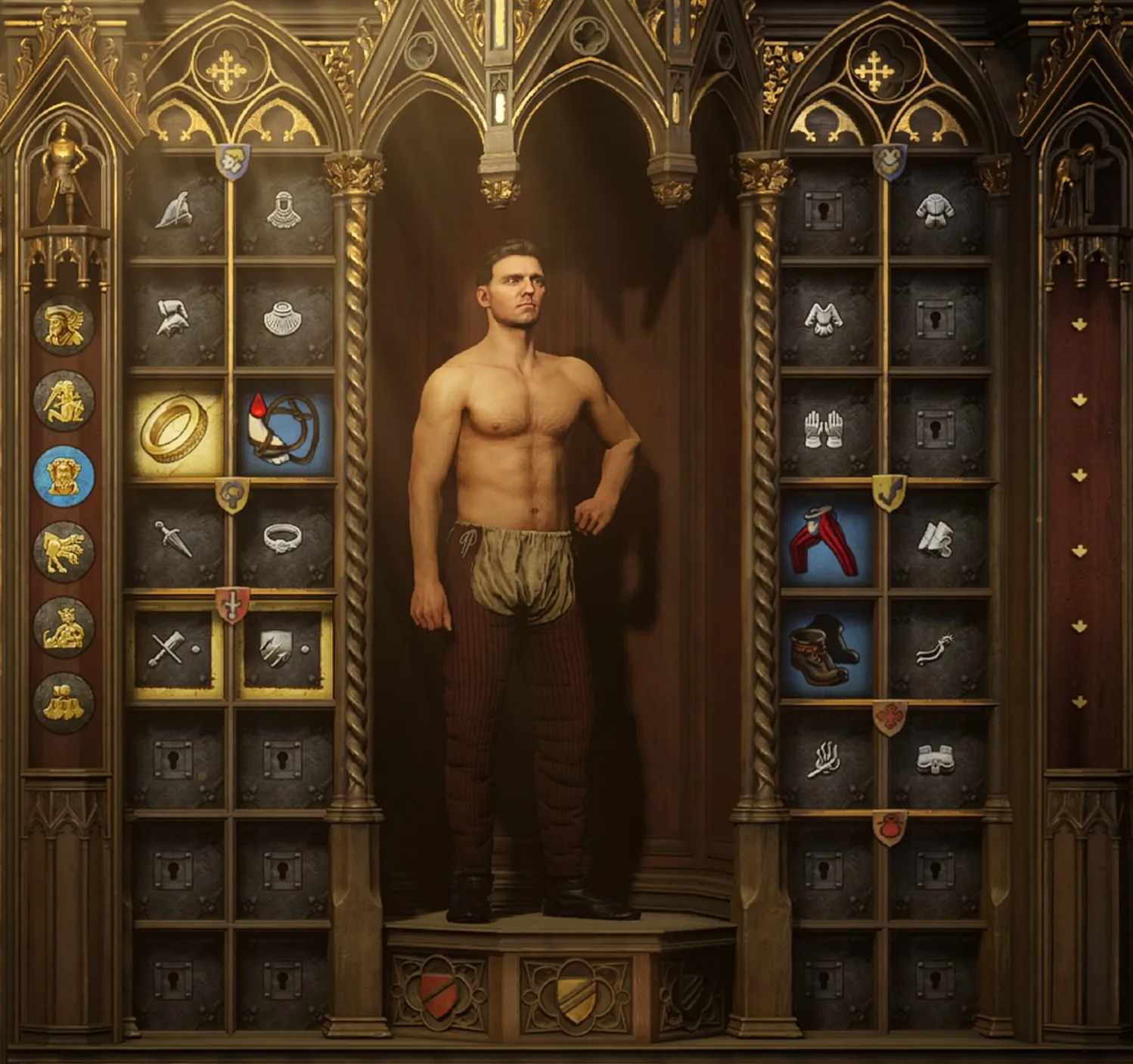Select the body armour slot
This screenshot has height=1064, width=1133.
(x=936, y=209)
